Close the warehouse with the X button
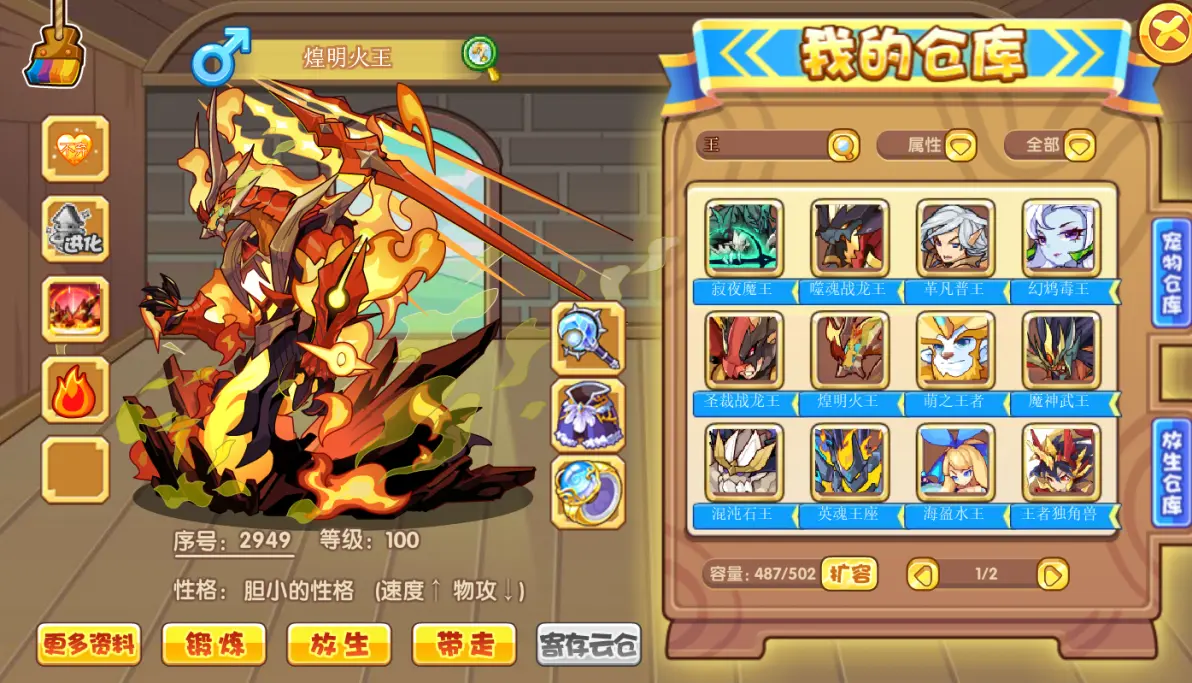 1165,31
